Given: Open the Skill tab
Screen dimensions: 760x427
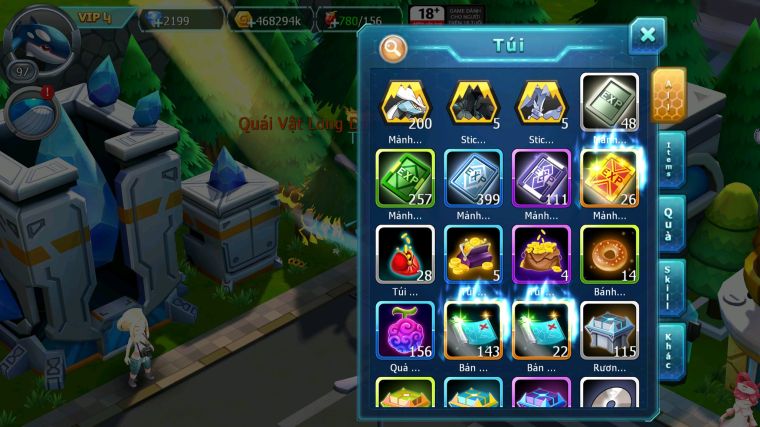Looking at the screenshot, I should pyautogui.click(x=670, y=287).
